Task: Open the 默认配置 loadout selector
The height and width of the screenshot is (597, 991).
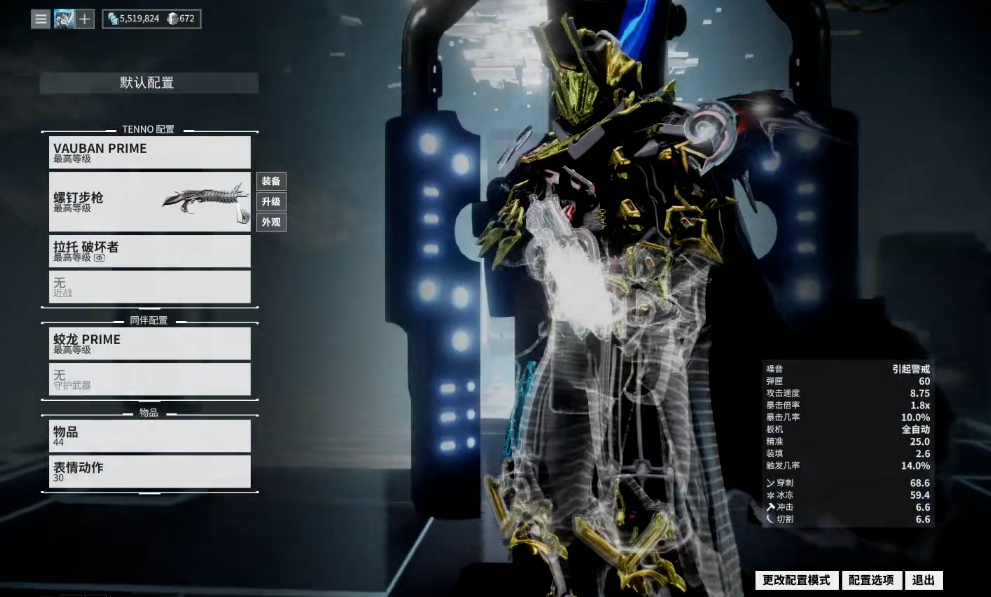Action: pos(148,83)
